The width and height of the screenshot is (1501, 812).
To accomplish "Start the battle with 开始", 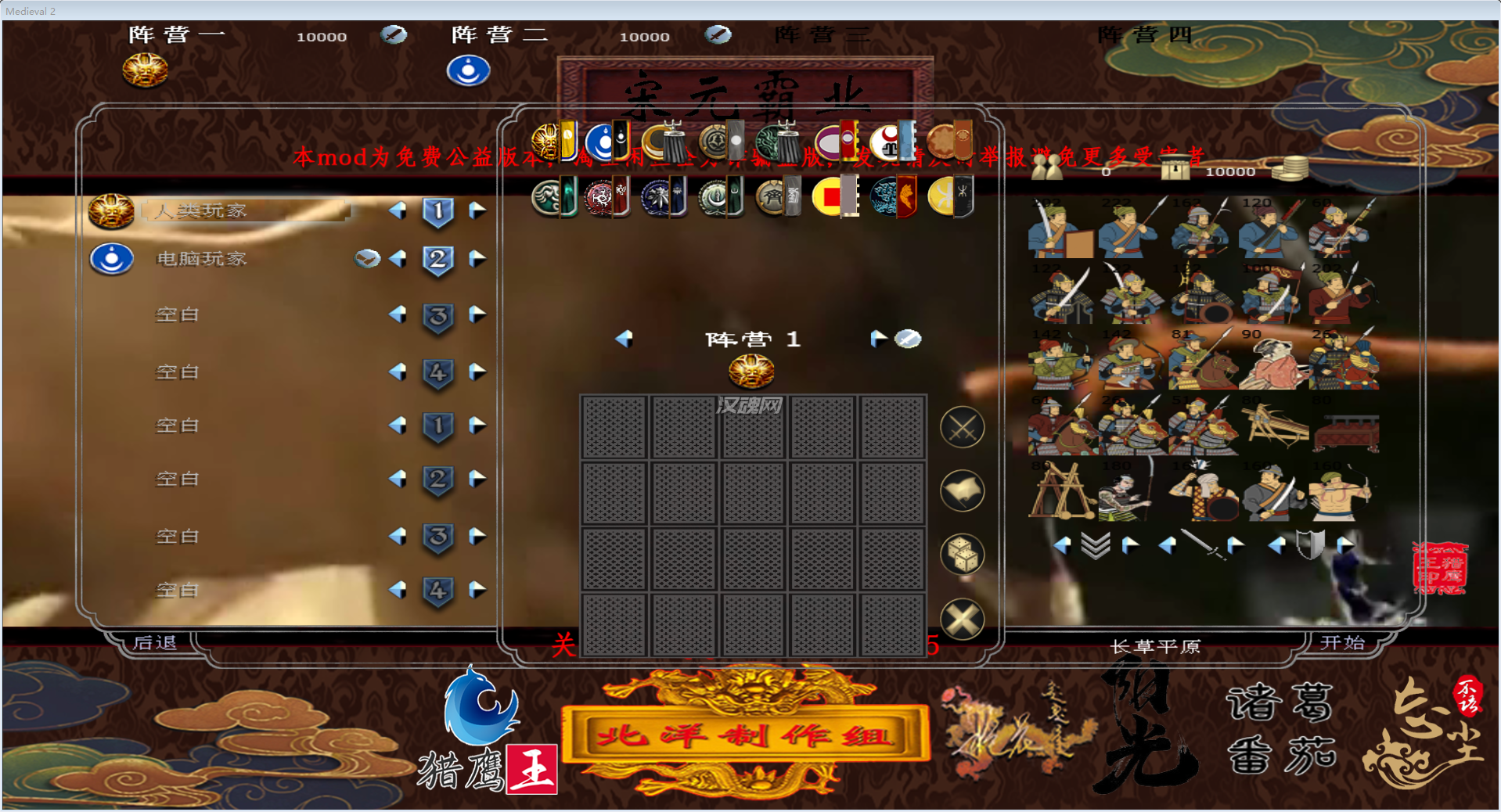I will [x=1342, y=643].
